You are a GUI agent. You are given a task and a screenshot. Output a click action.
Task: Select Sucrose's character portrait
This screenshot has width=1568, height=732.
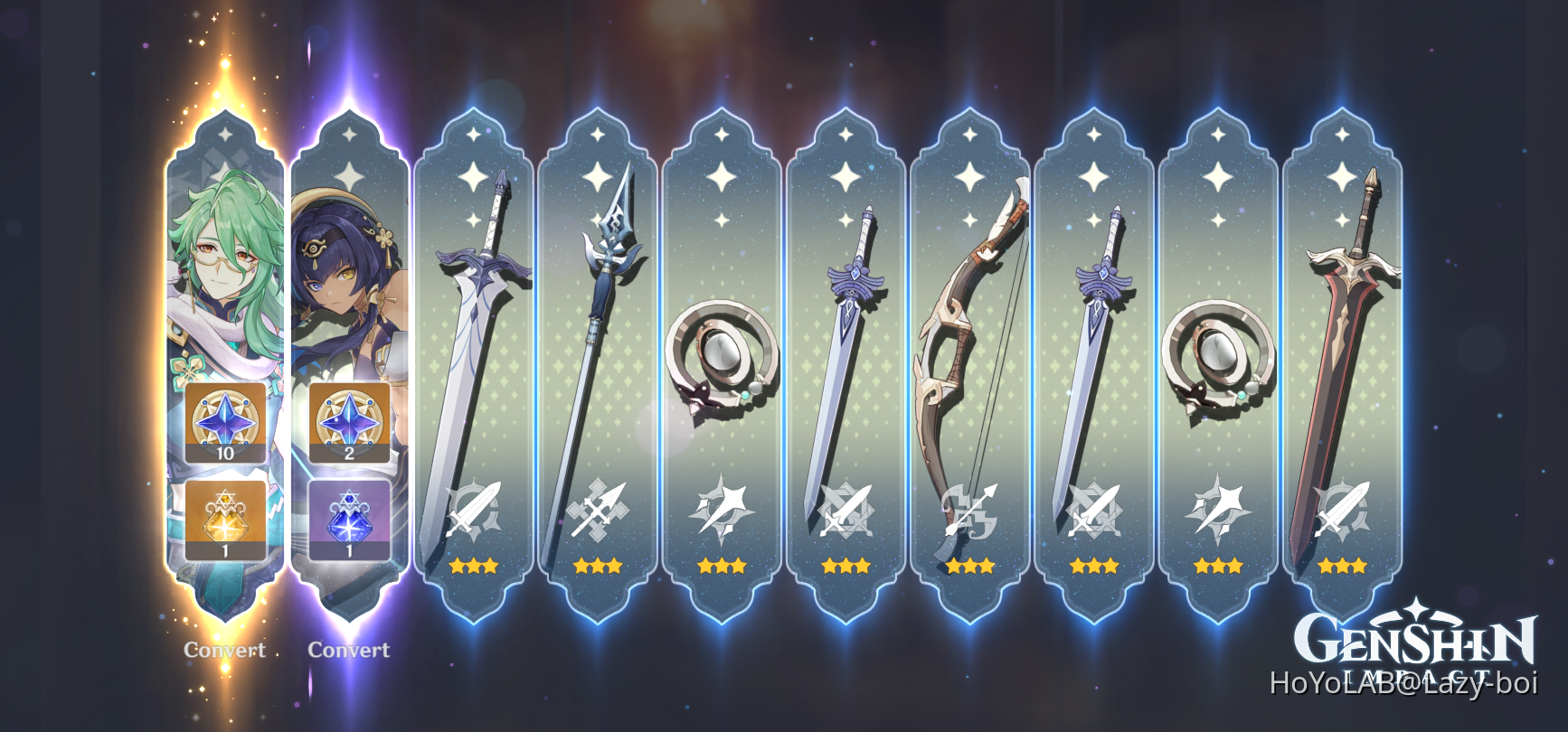[x=224, y=271]
